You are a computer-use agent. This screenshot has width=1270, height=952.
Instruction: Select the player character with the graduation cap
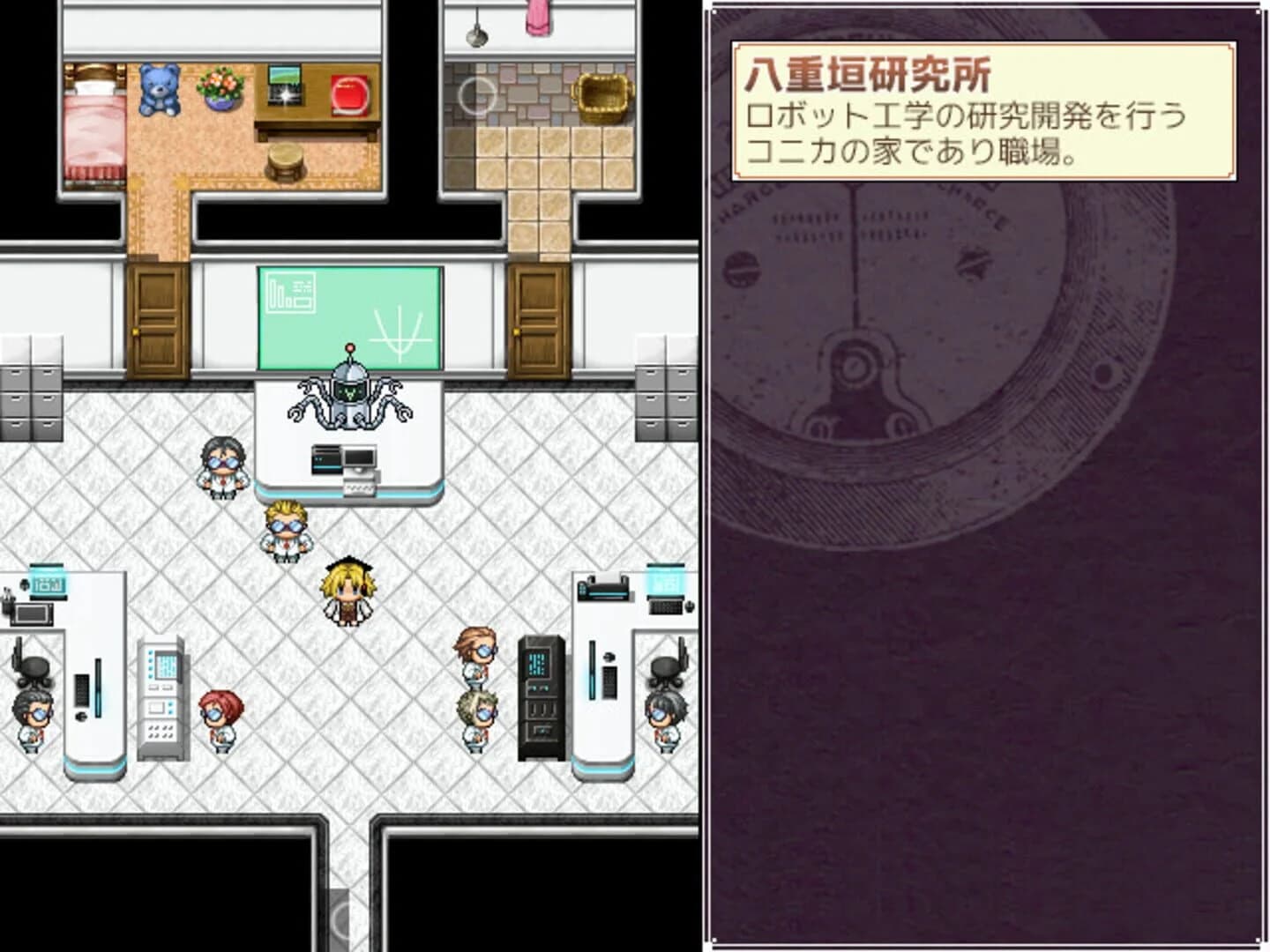[348, 591]
